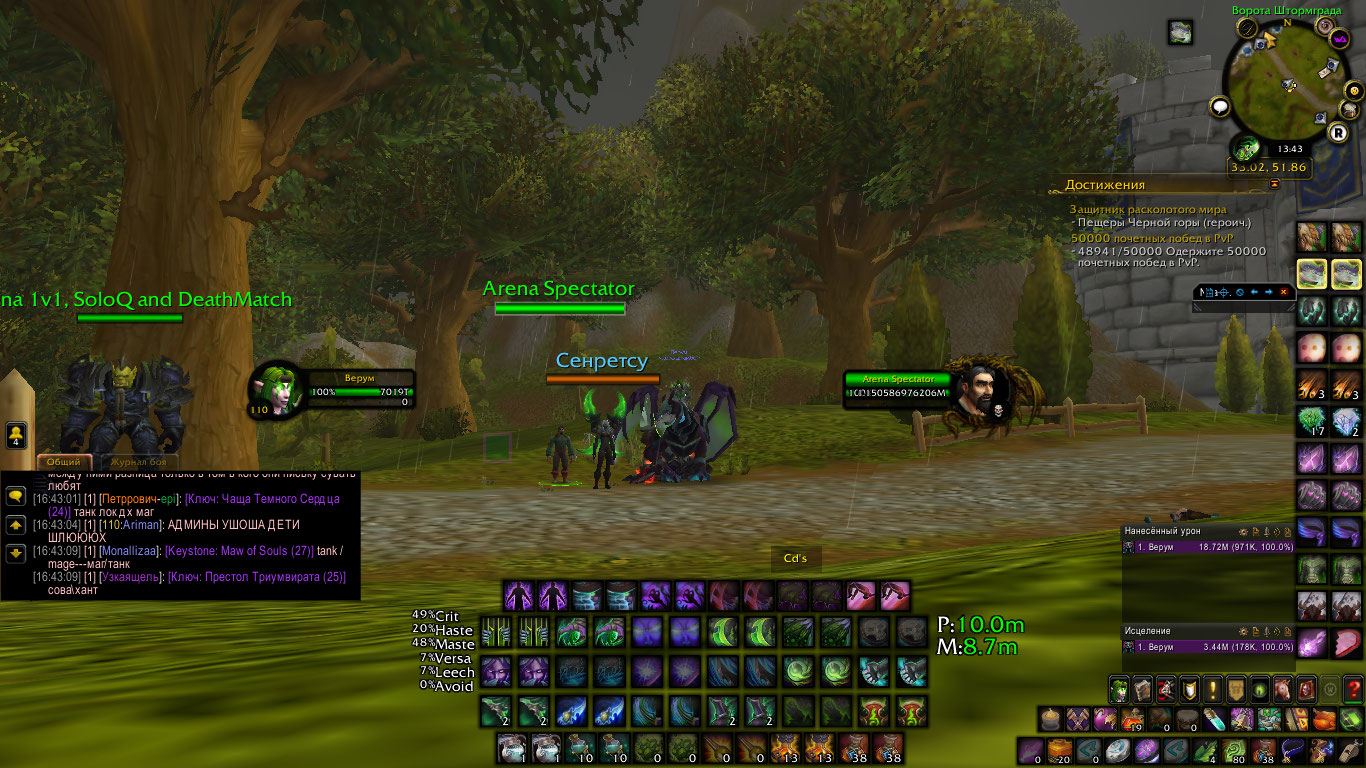Image resolution: width=1366 pixels, height=768 pixels.
Task: Collapse the Достижения objective tracker
Action: tap(1274, 185)
